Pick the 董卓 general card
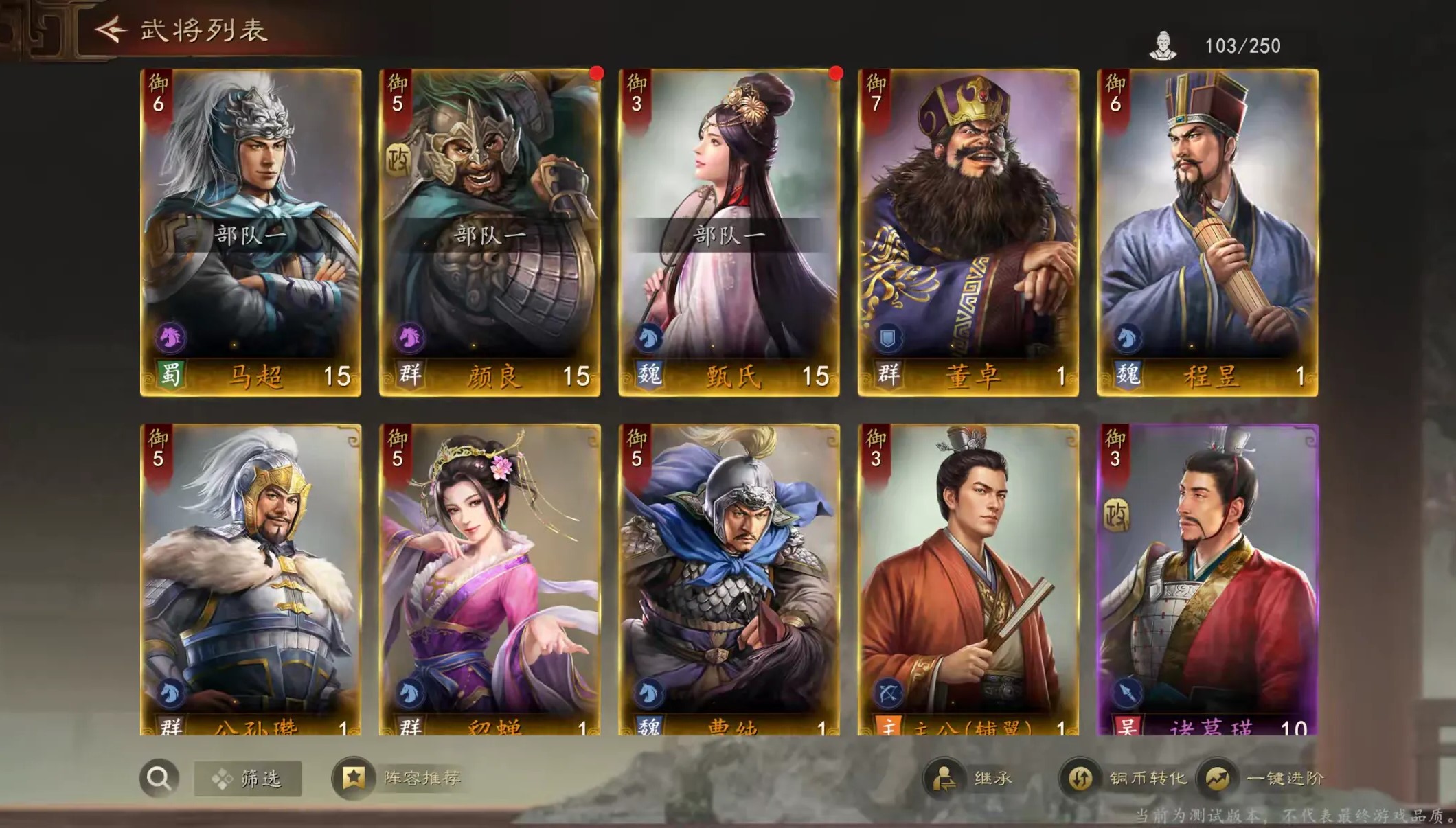 pyautogui.click(x=968, y=232)
